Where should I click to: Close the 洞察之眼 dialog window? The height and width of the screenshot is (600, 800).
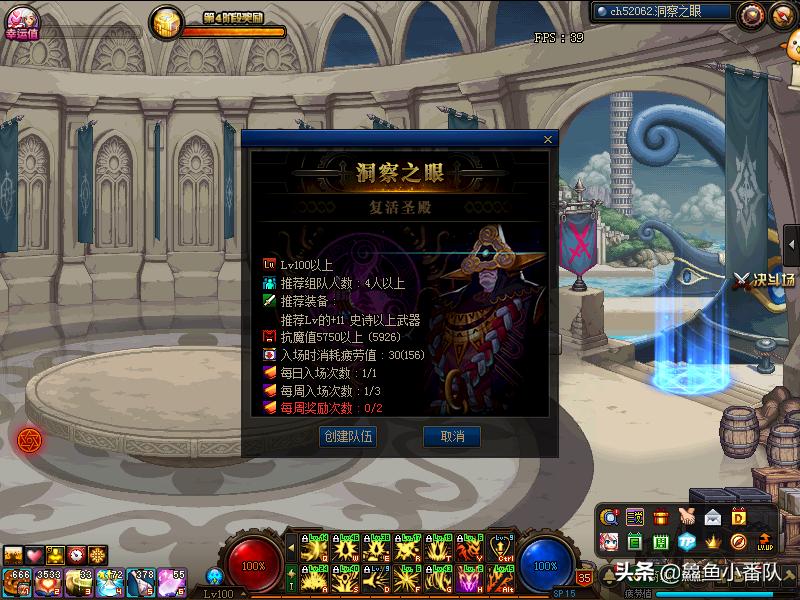(547, 140)
